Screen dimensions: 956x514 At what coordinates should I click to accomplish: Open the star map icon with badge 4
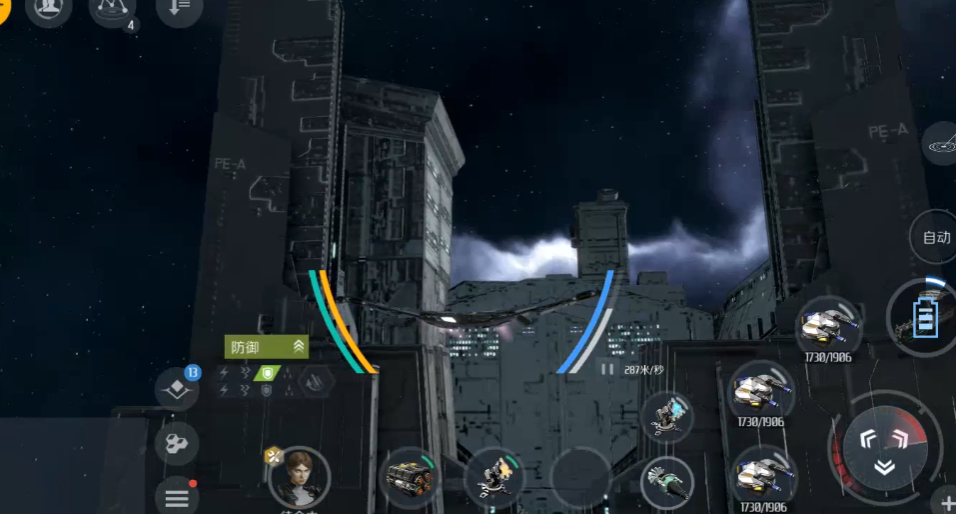(112, 8)
